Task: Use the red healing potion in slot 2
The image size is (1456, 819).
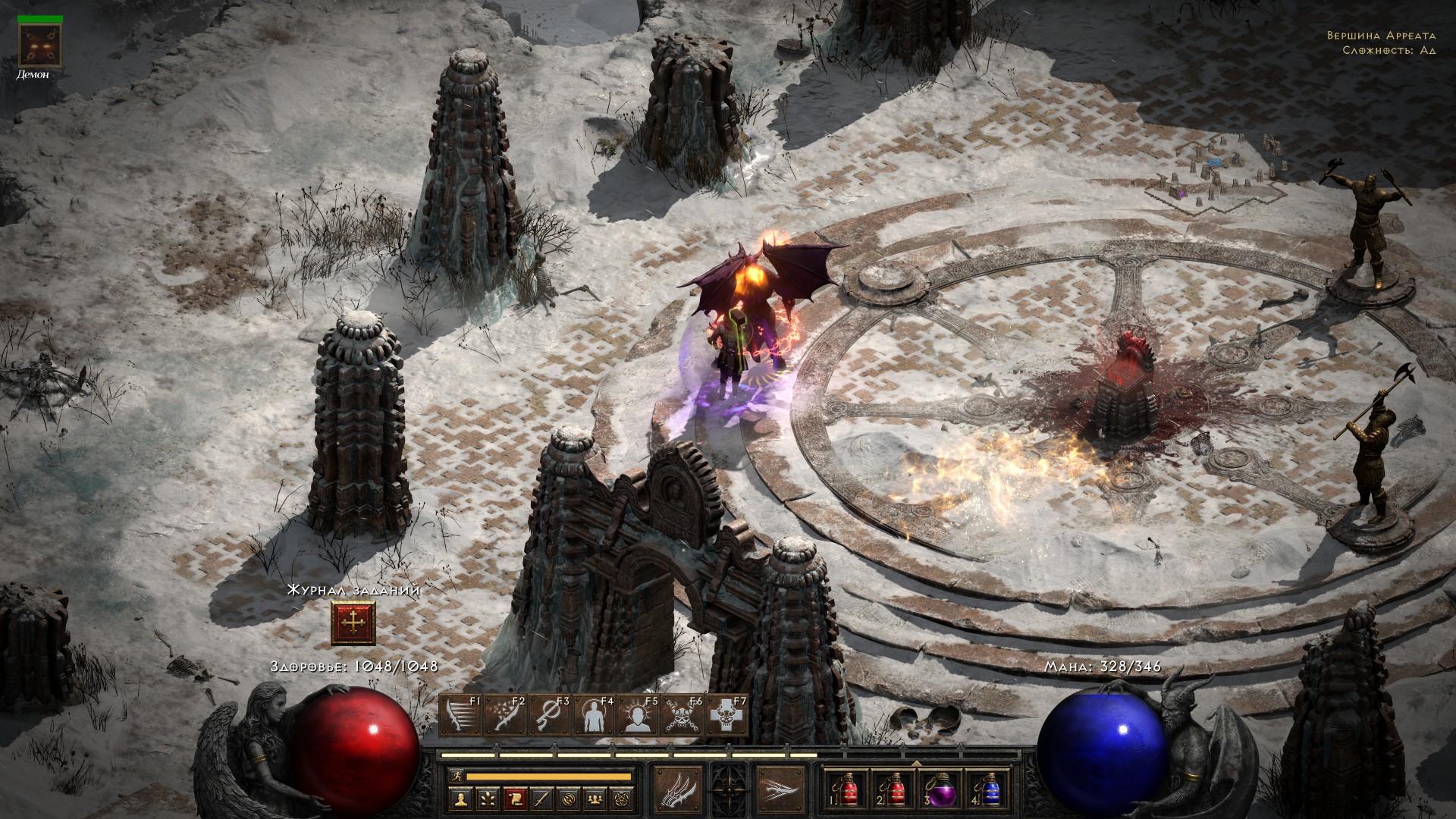Action: (893, 791)
